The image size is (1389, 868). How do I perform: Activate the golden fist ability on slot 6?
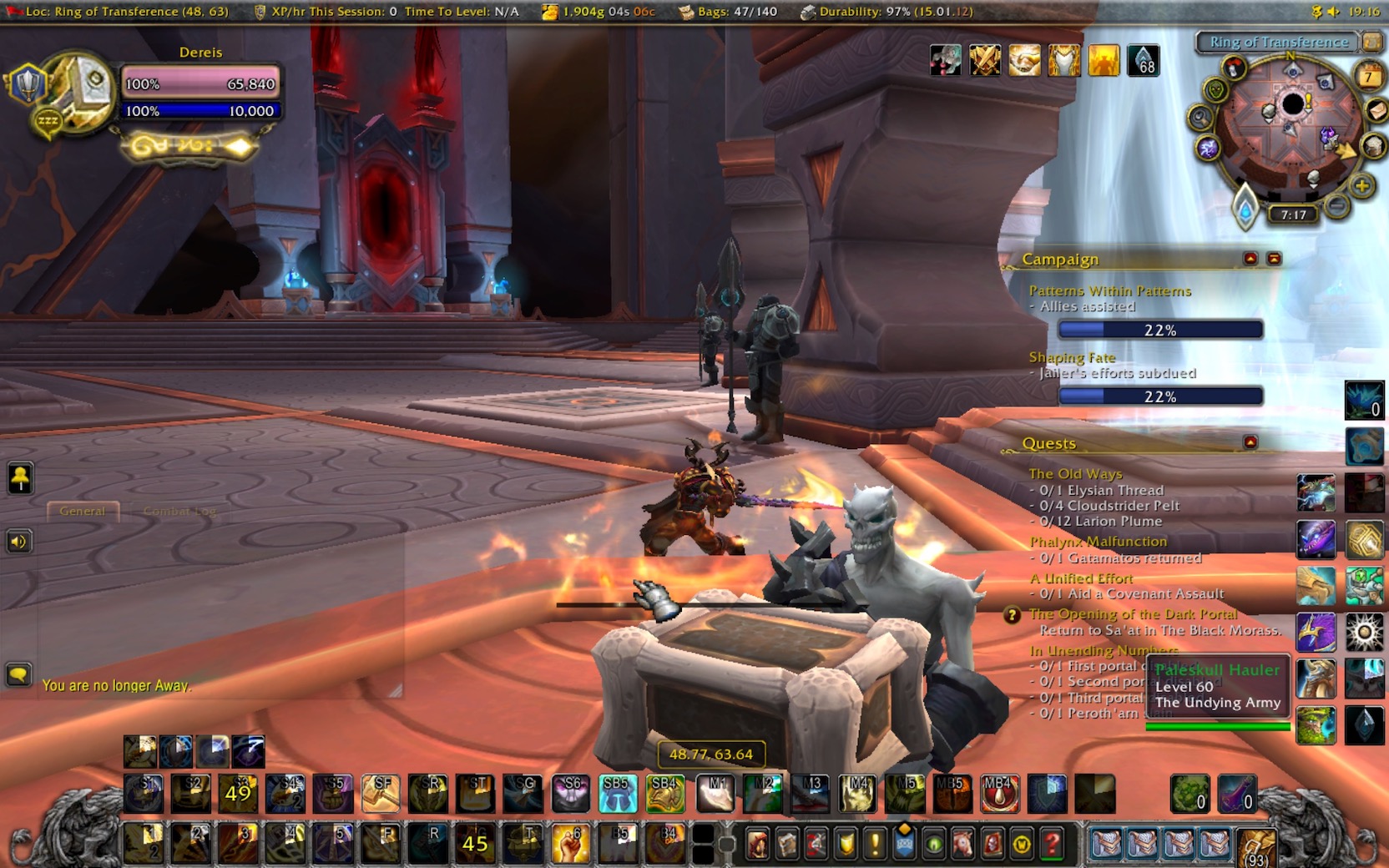[571, 844]
